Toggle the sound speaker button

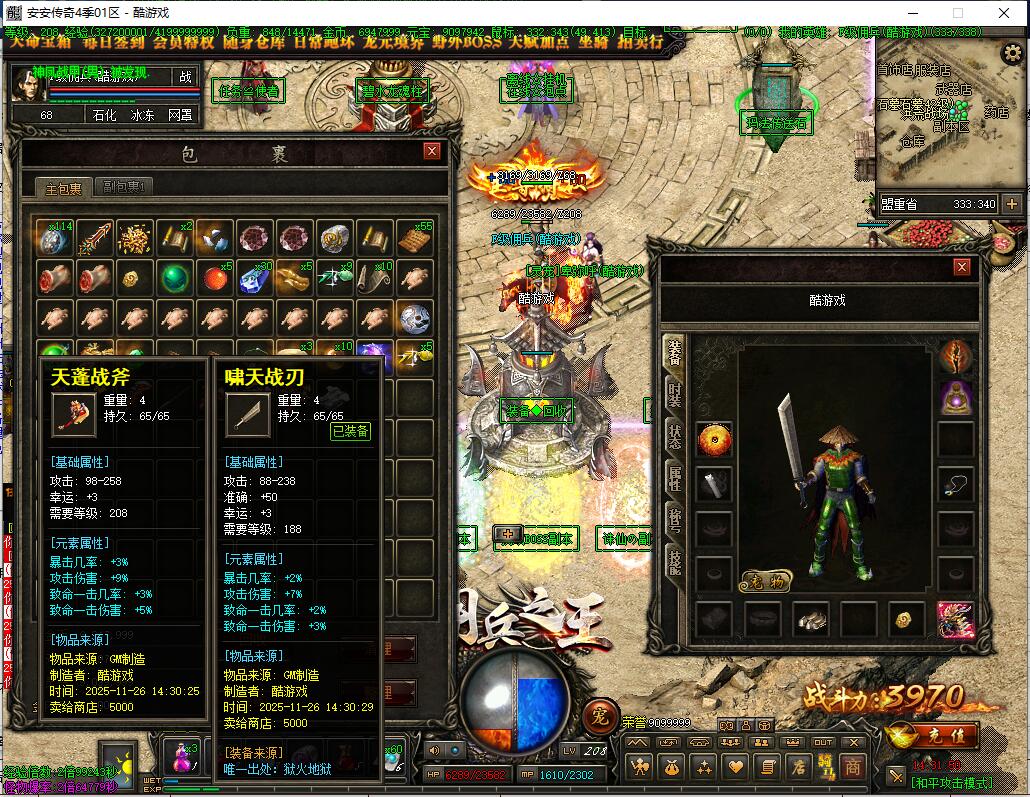434,750
